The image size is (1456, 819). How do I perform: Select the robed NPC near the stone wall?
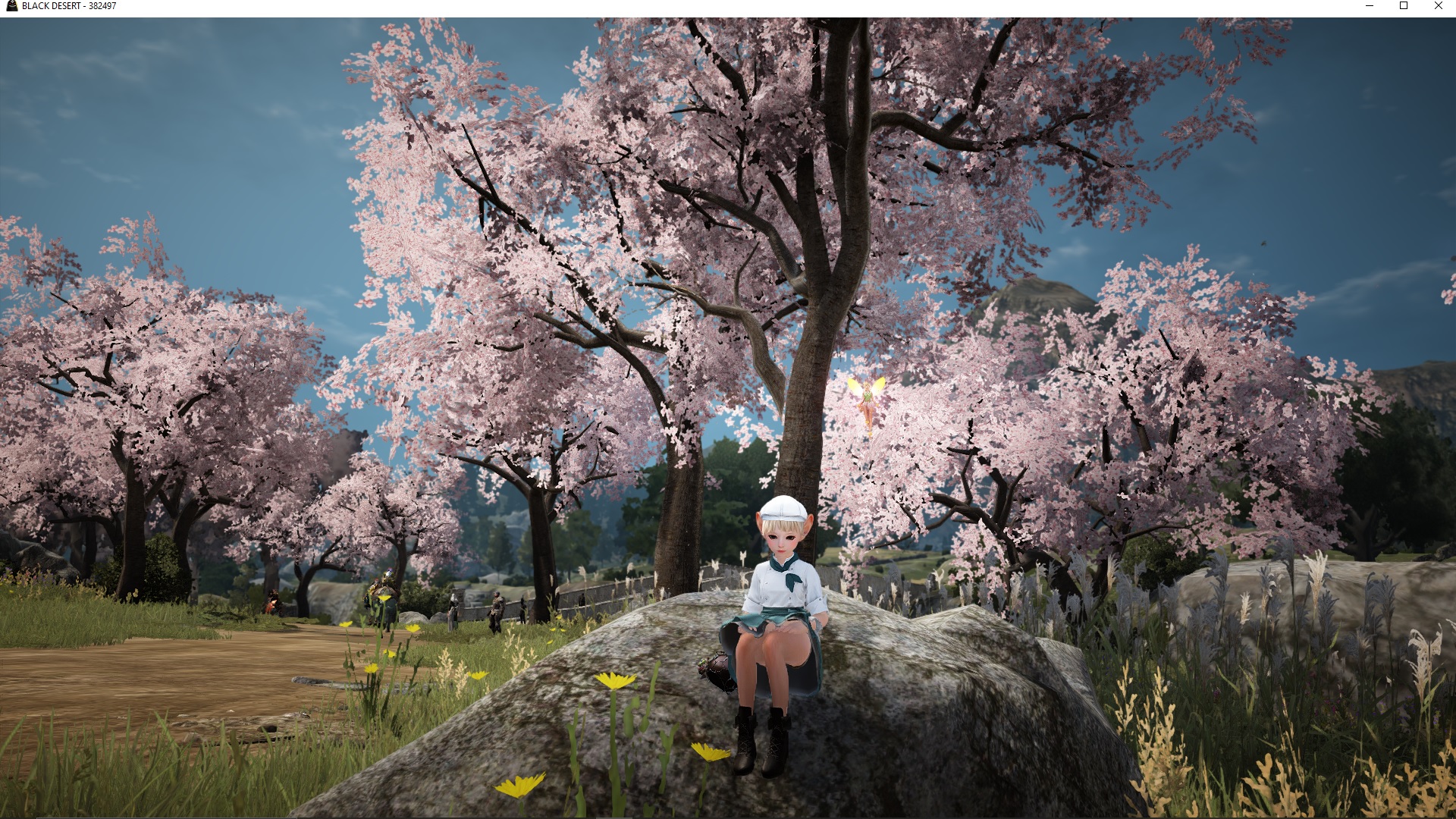point(452,607)
